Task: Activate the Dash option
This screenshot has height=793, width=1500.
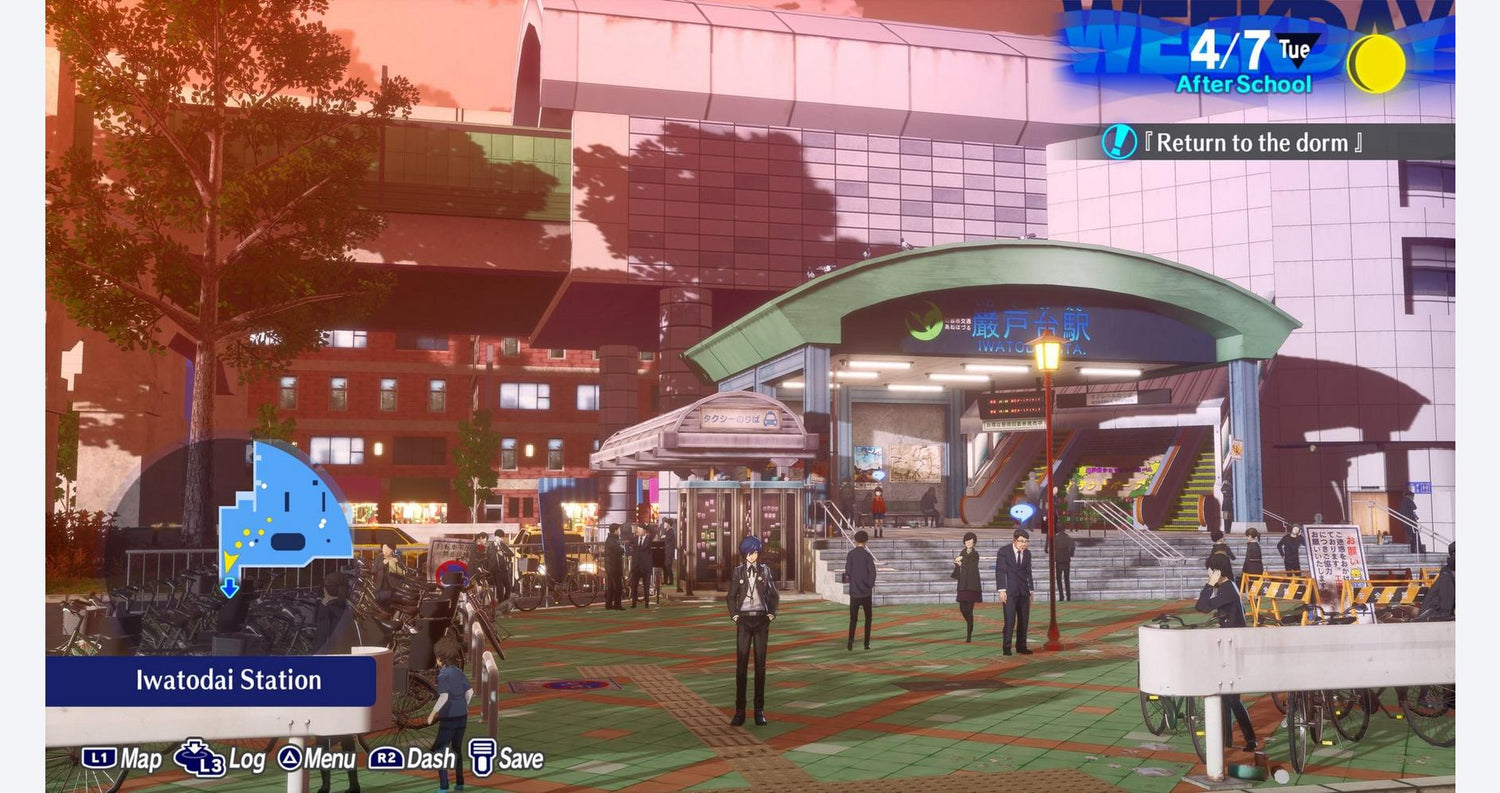Action: pos(412,759)
